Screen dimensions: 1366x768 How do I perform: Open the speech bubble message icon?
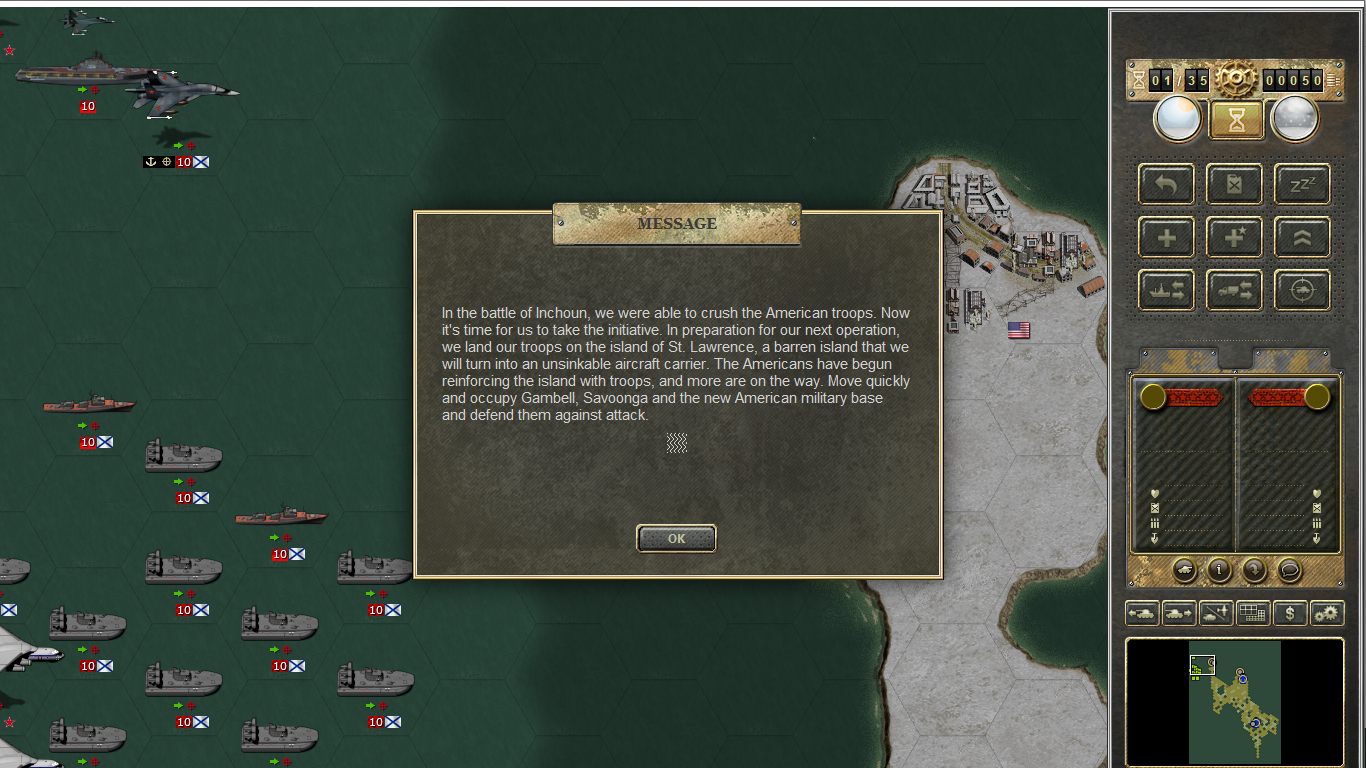(1290, 570)
